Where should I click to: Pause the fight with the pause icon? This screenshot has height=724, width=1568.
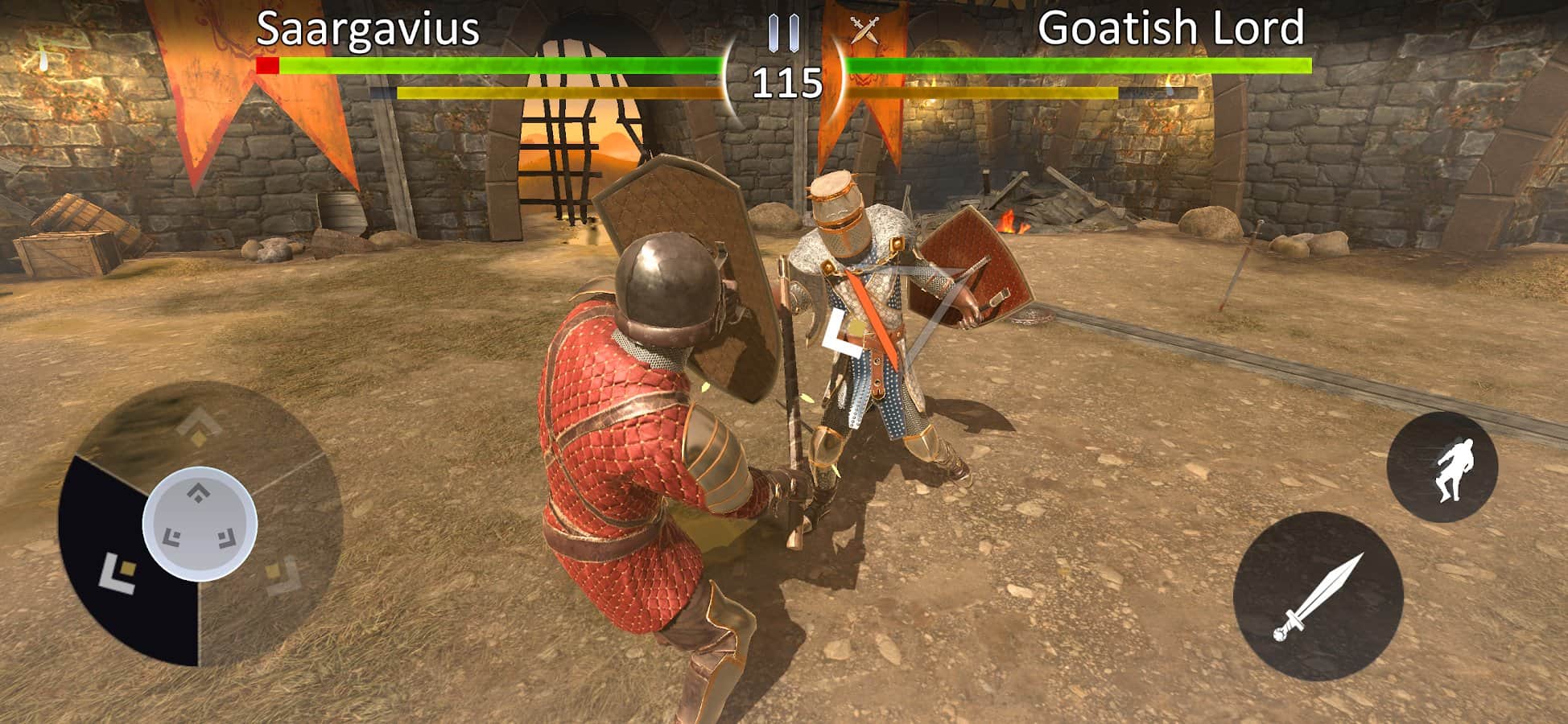point(783,32)
